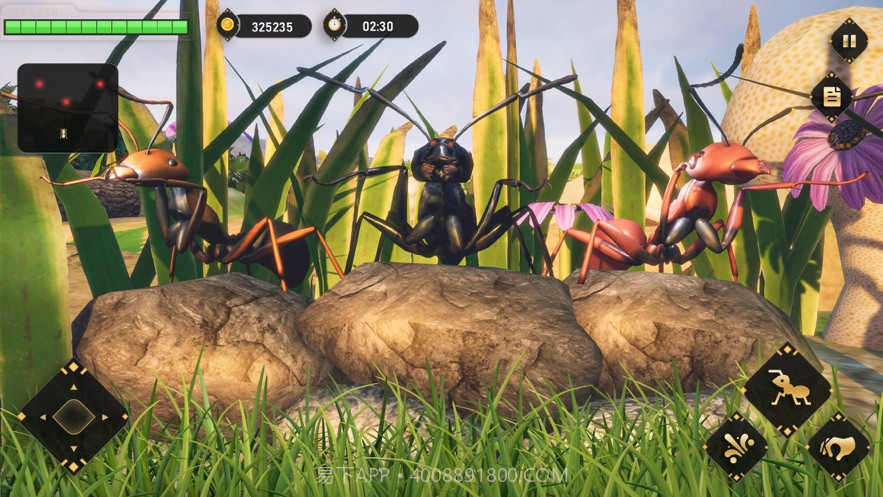This screenshot has width=883, height=497.
Task: Activate the spray splash ability
Action: click(737, 447)
